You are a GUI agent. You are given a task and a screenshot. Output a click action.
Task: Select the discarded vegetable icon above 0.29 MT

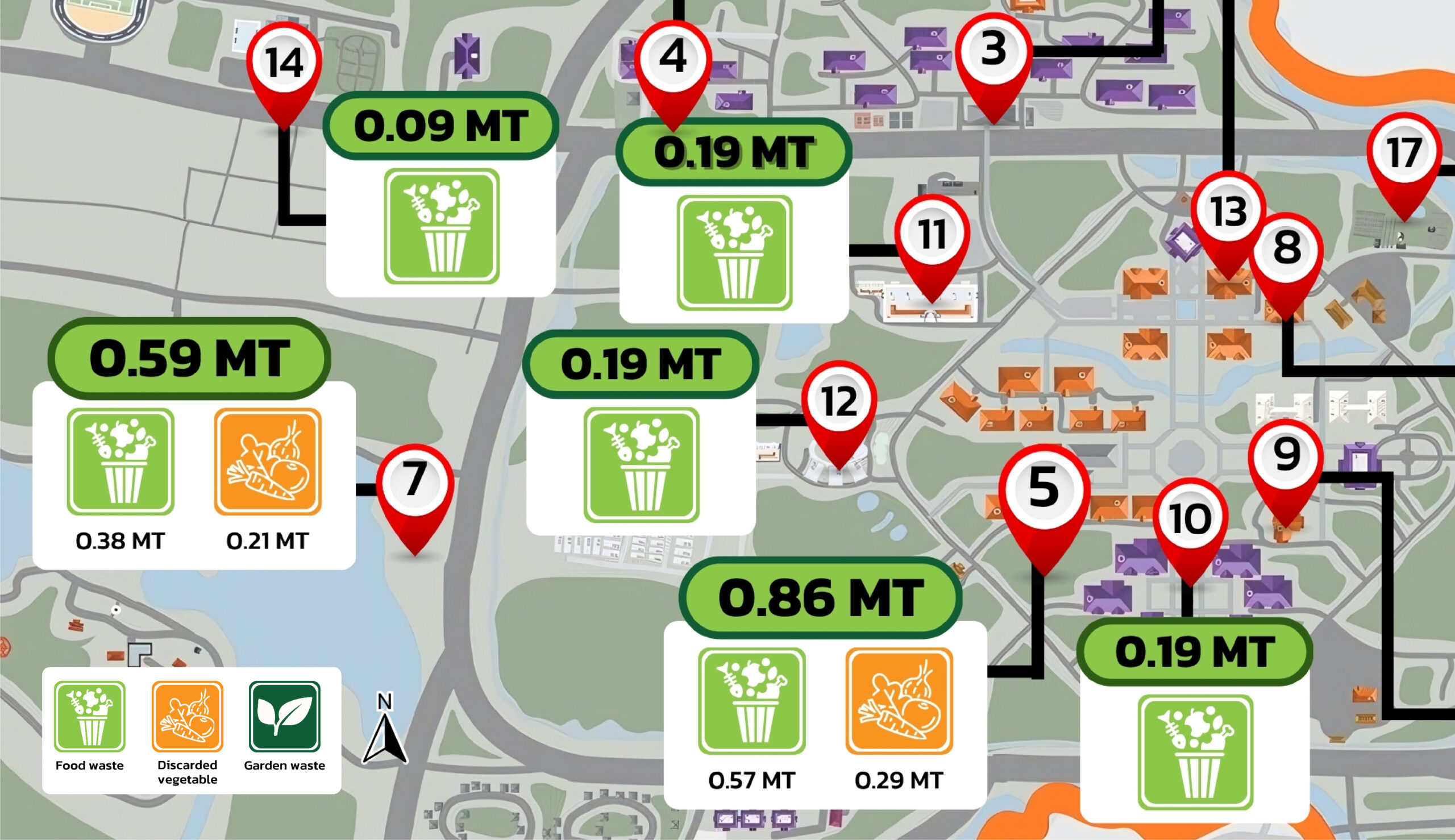click(899, 701)
